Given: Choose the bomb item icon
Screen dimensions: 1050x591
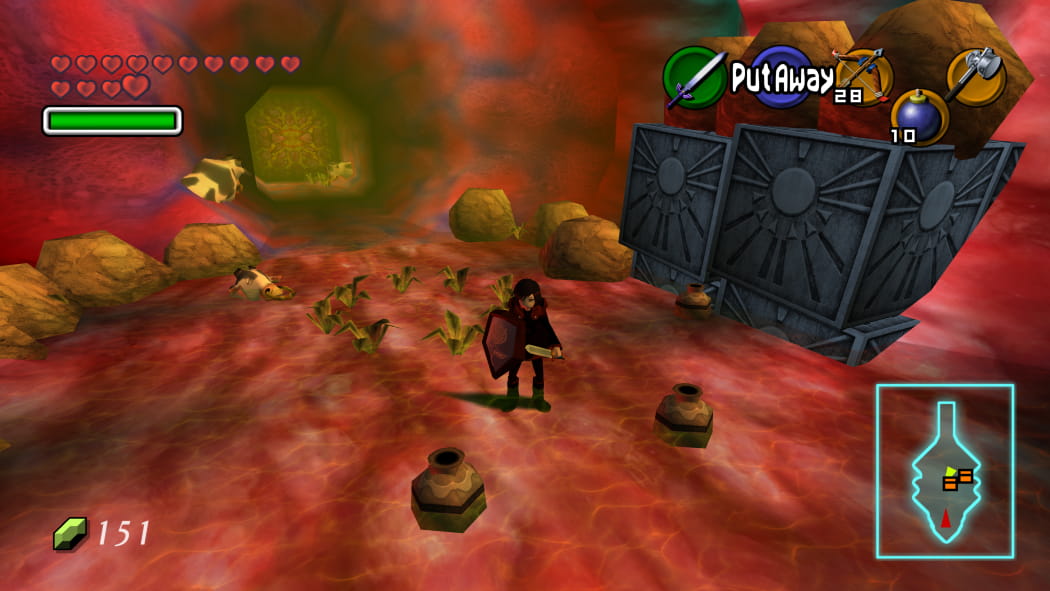Looking at the screenshot, I should pyautogui.click(x=917, y=116).
